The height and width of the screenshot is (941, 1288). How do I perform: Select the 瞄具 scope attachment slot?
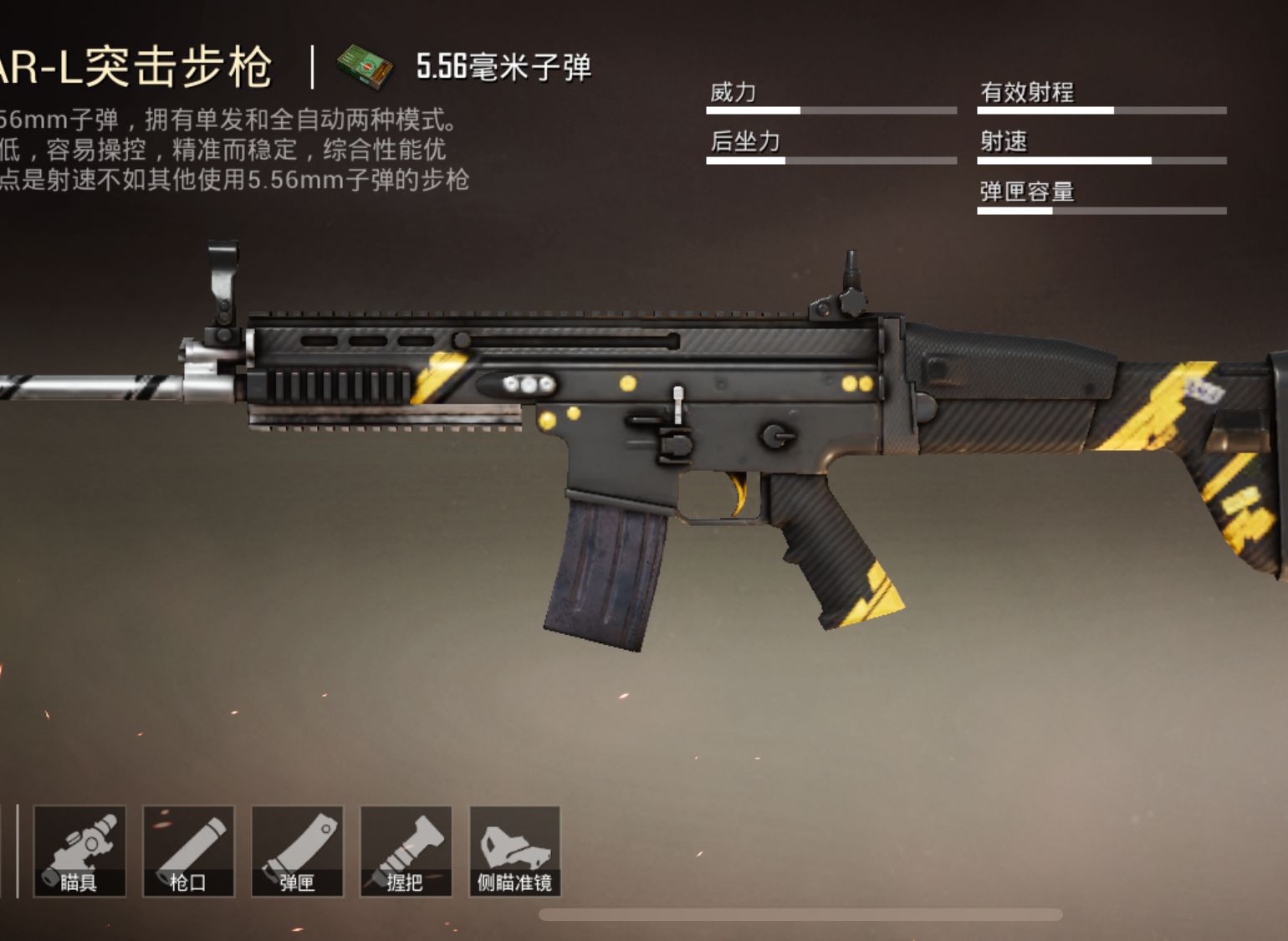click(x=79, y=852)
